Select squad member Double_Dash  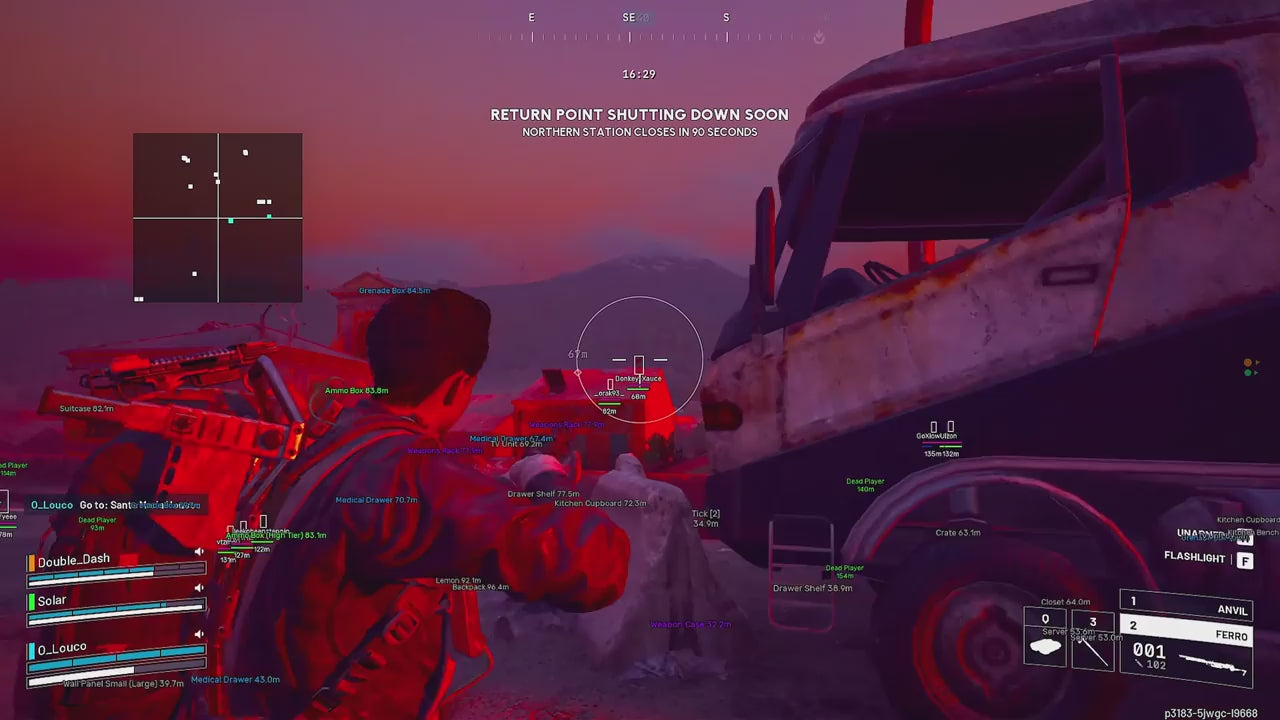[x=74, y=561]
